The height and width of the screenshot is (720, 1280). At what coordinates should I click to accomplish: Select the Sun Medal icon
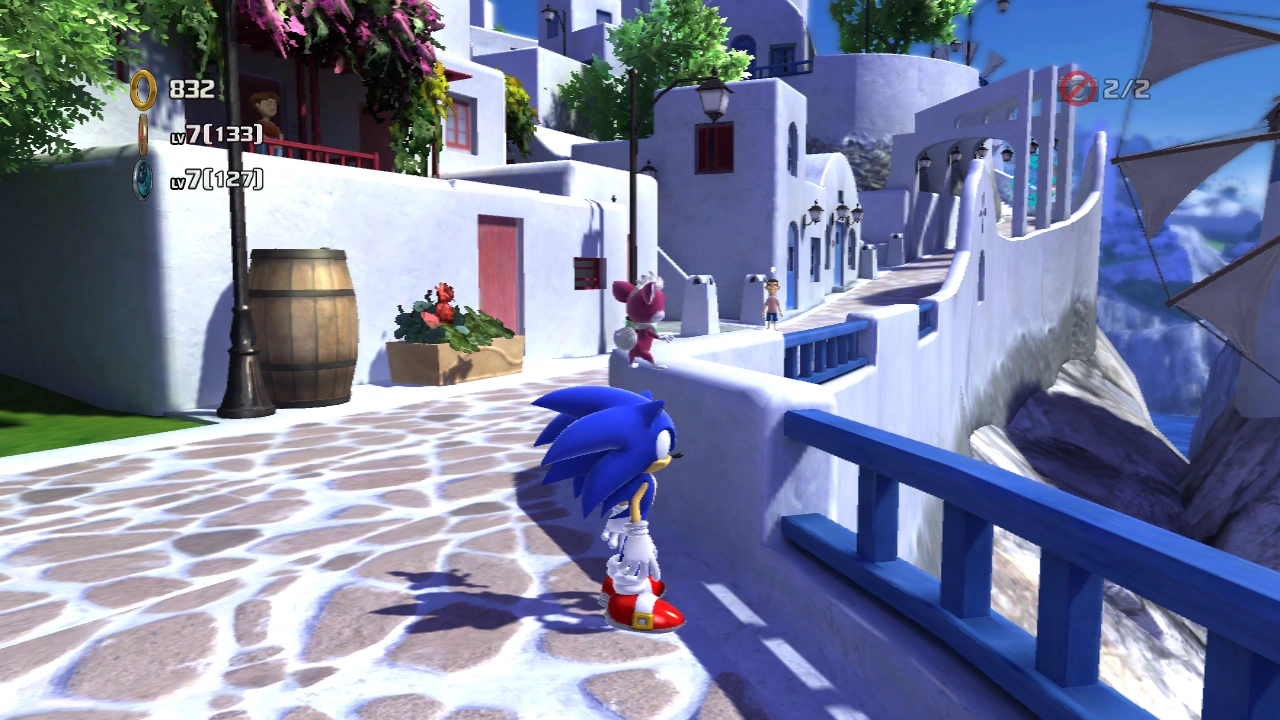click(143, 134)
